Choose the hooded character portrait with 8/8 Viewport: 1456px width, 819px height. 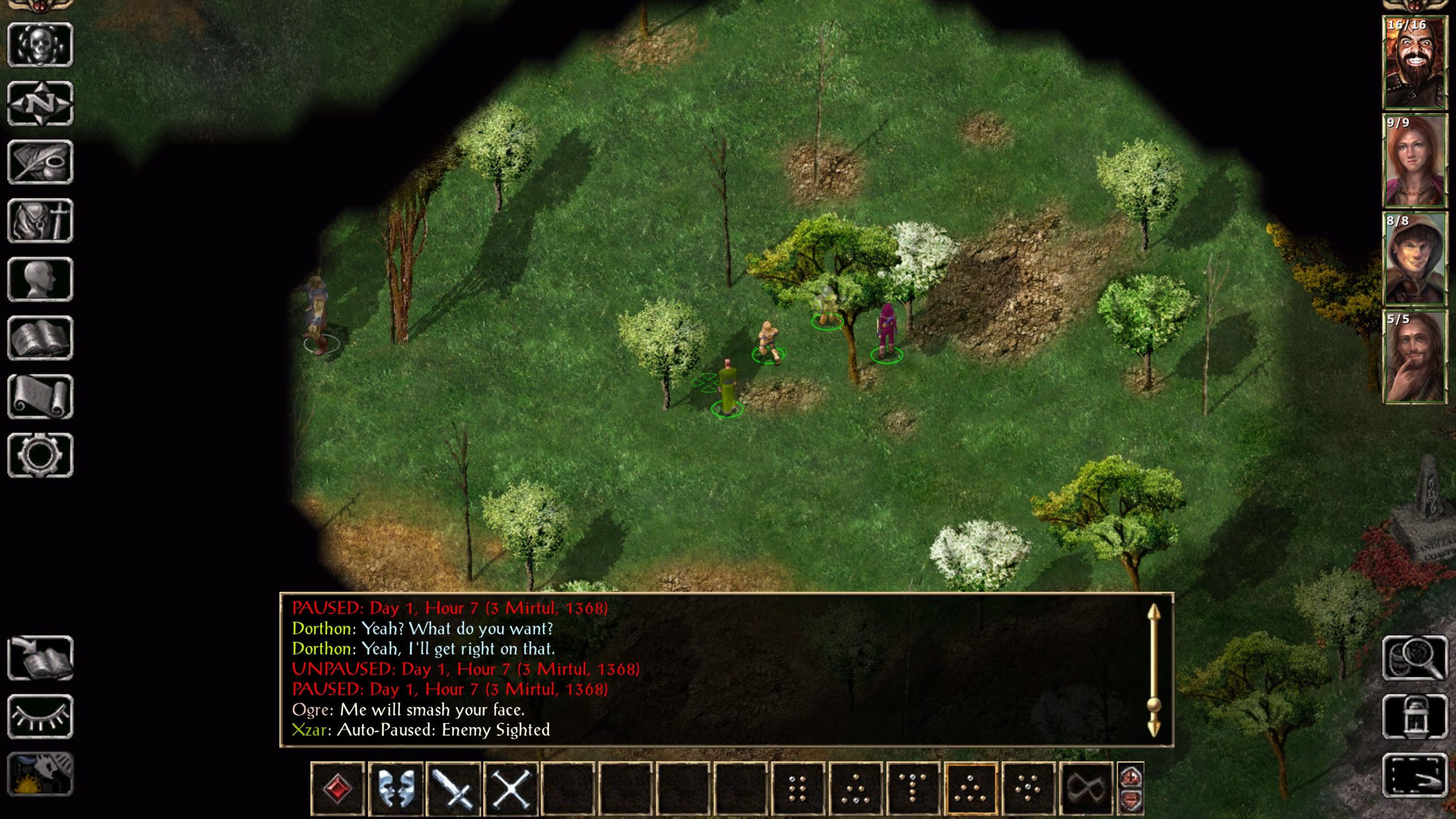point(1414,259)
